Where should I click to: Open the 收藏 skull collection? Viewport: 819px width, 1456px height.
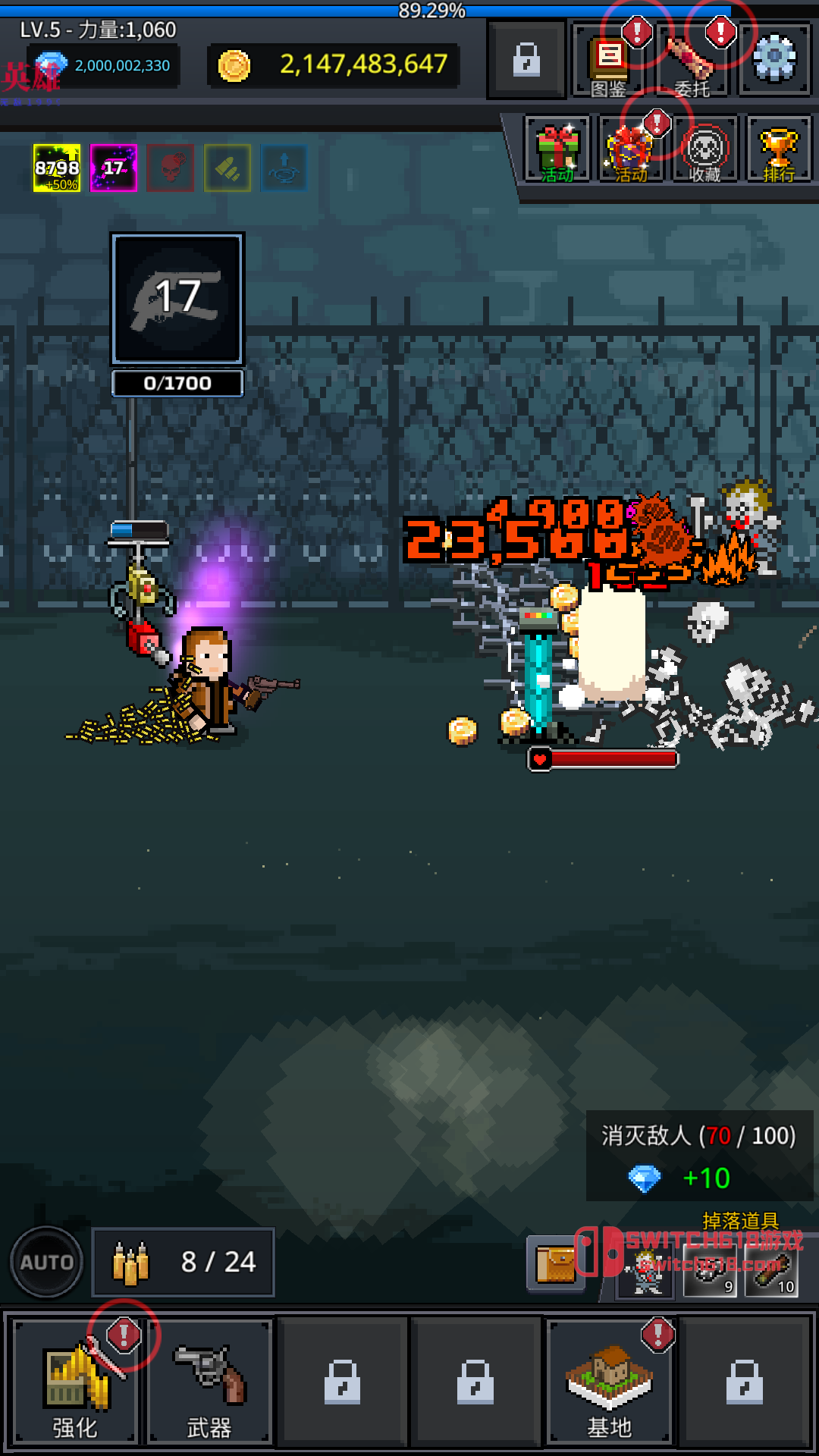tap(704, 149)
